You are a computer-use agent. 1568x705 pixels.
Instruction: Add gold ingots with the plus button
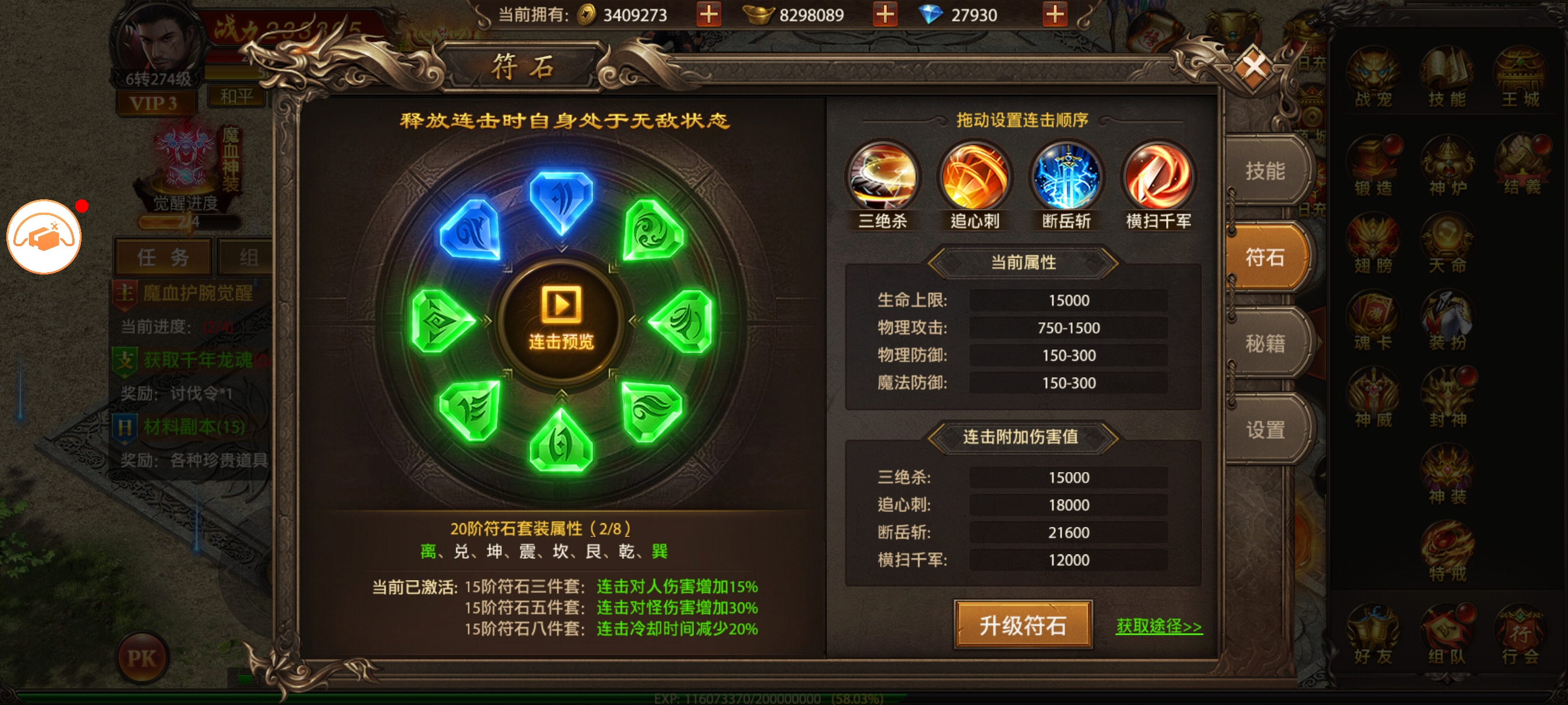(x=885, y=14)
